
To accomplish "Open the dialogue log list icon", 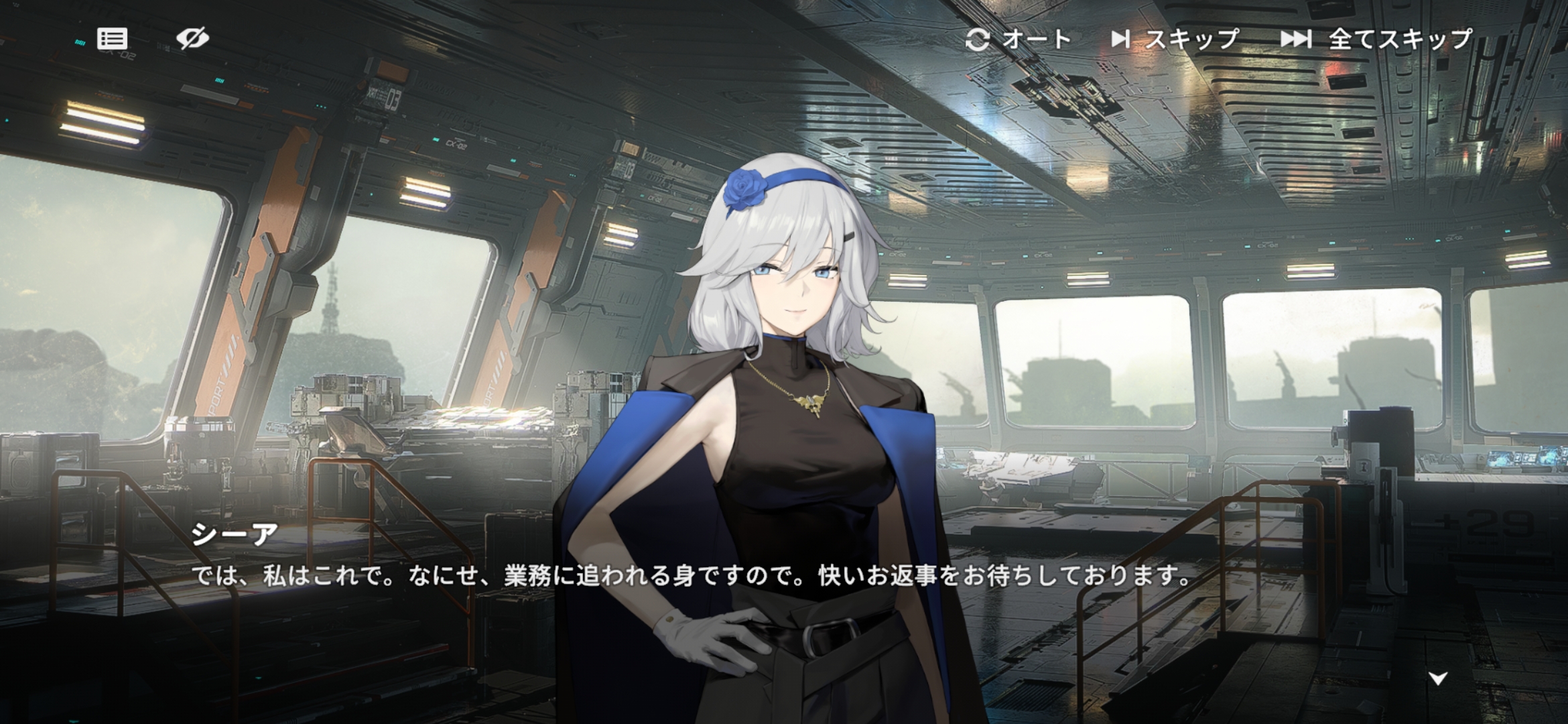I will tap(112, 39).
